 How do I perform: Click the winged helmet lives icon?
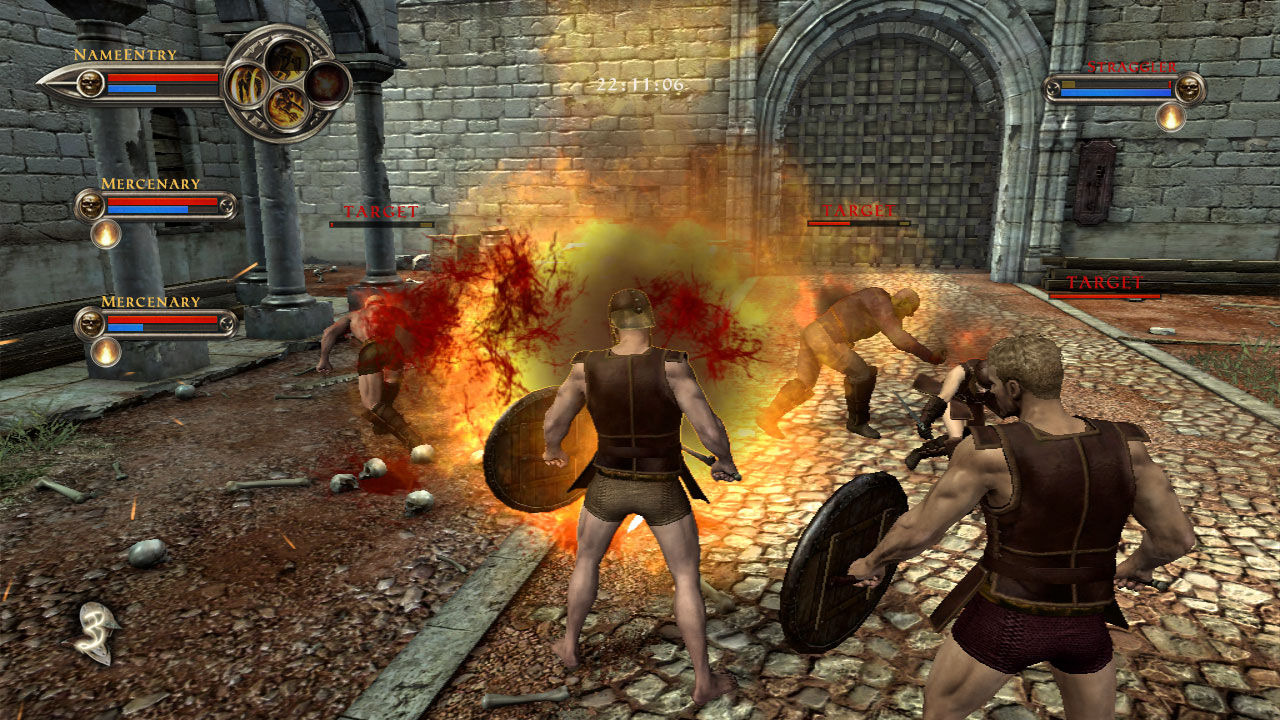click(96, 630)
